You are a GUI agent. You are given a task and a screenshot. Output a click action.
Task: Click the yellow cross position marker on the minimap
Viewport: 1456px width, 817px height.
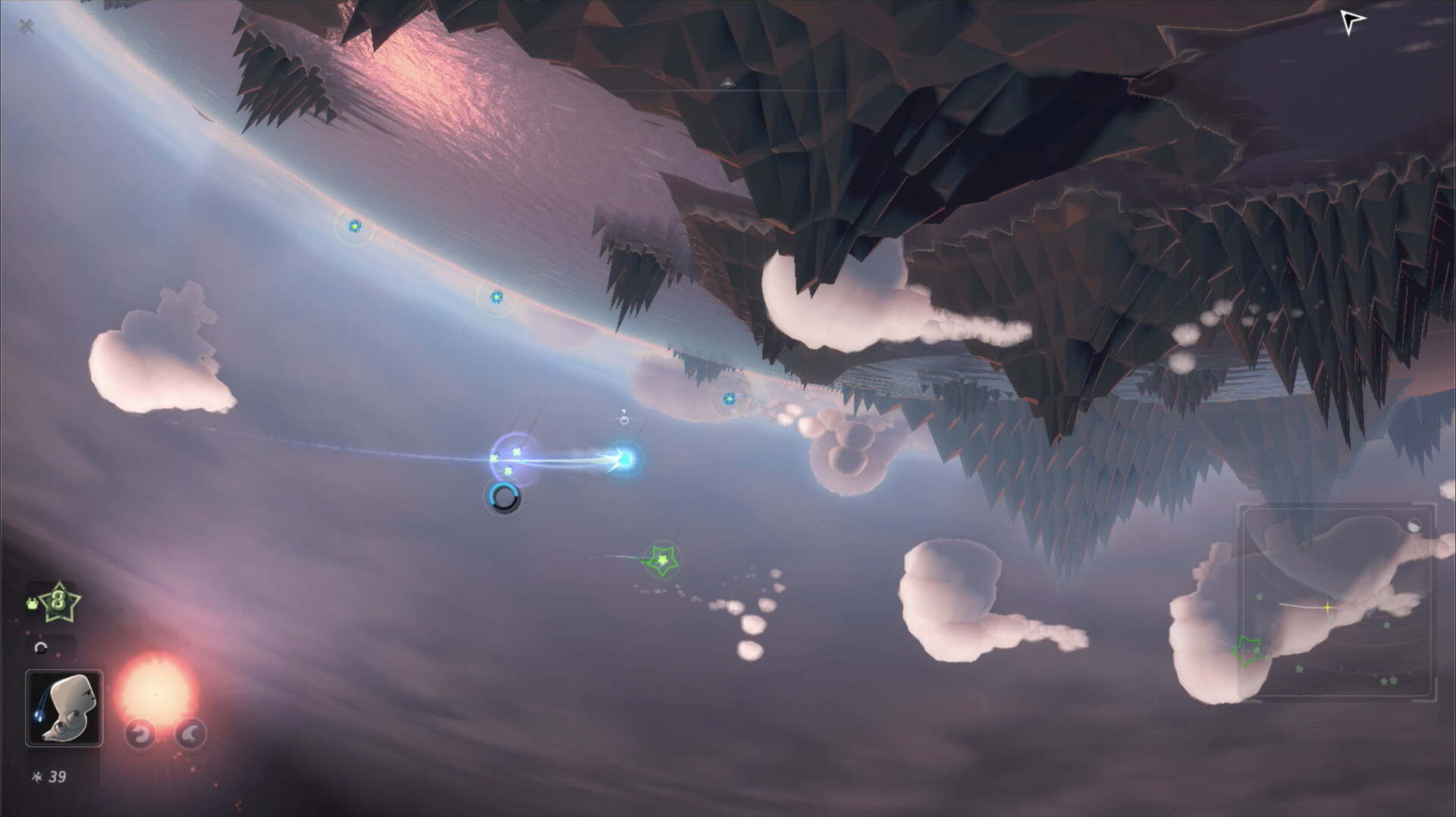(1328, 607)
